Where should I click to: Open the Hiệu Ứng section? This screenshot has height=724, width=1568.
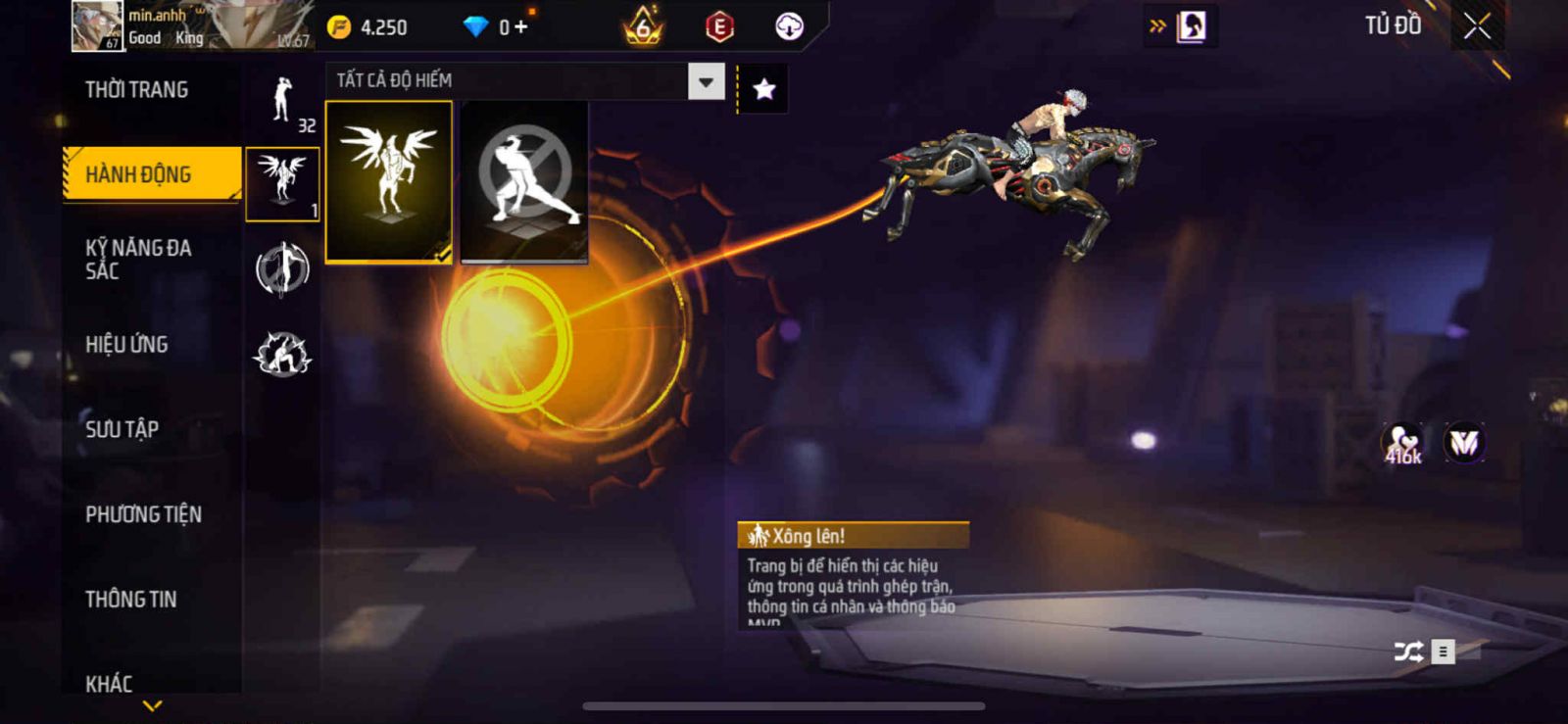coord(126,345)
